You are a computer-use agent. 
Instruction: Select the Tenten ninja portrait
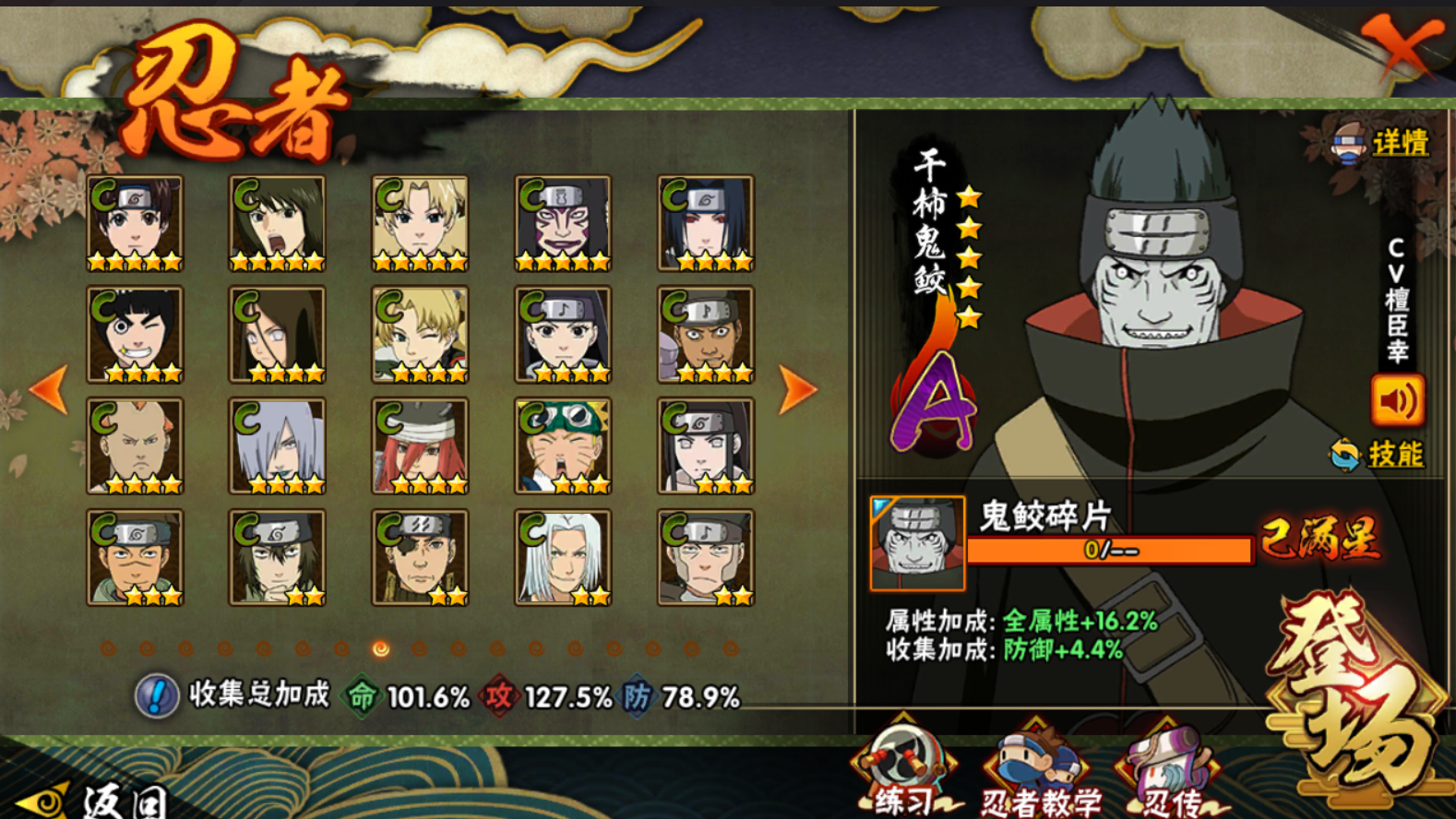pyautogui.click(x=135, y=224)
